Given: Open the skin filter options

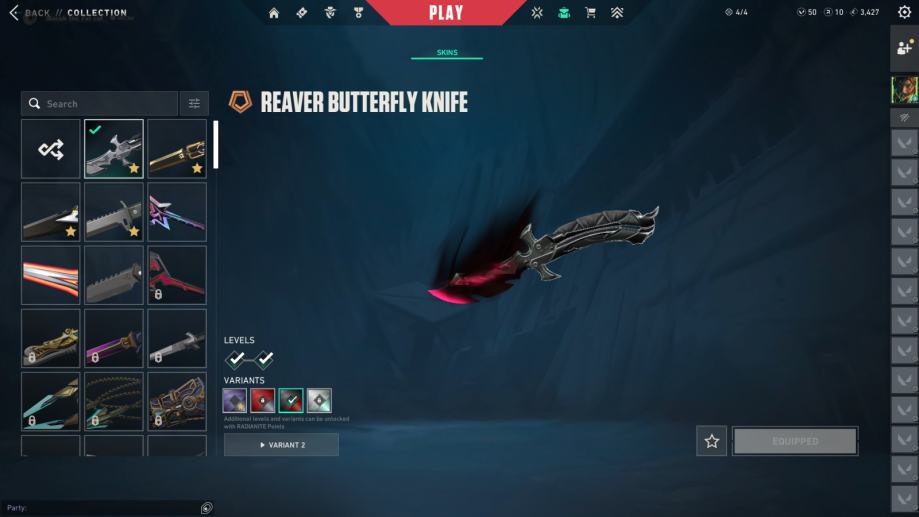Looking at the screenshot, I should (194, 104).
